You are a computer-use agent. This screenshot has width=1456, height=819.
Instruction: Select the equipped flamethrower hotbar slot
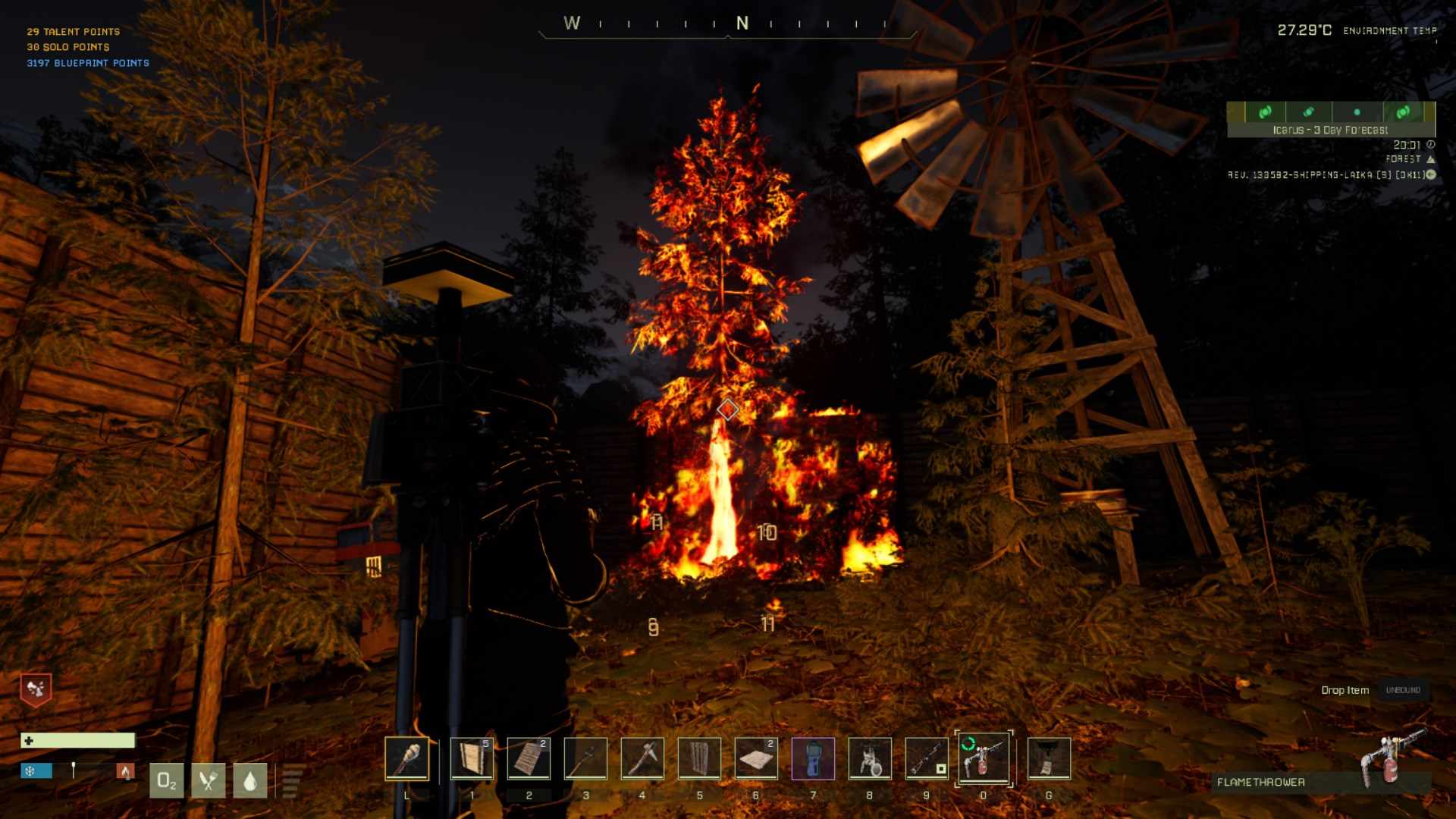(984, 758)
